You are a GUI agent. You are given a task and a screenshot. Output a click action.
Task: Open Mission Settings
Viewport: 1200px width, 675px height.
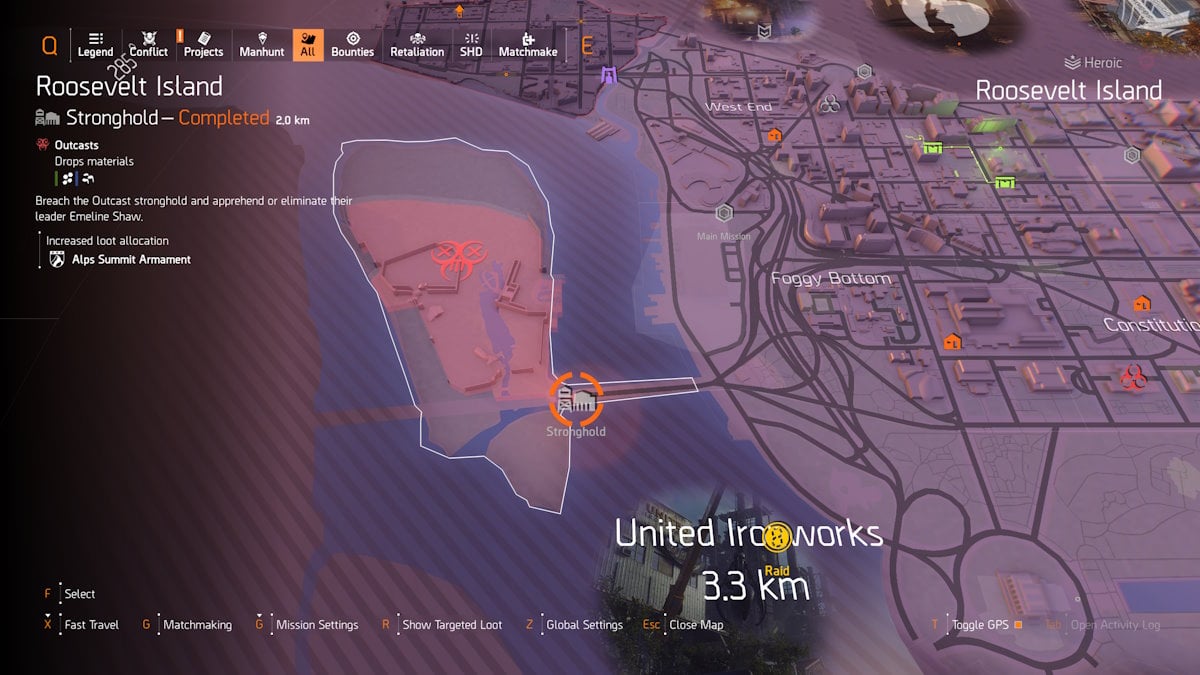pyautogui.click(x=316, y=625)
